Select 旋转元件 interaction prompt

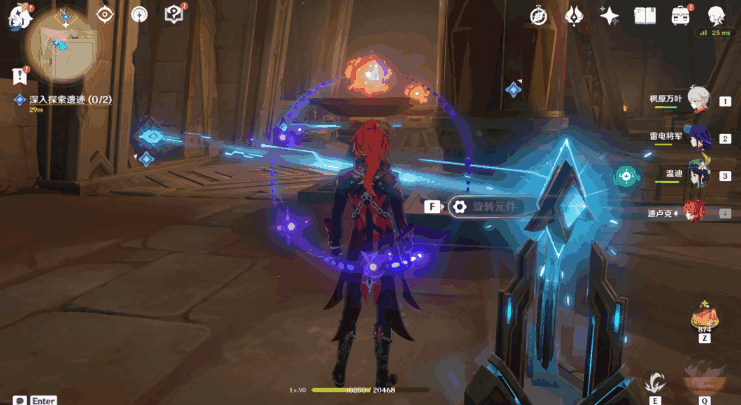click(489, 207)
